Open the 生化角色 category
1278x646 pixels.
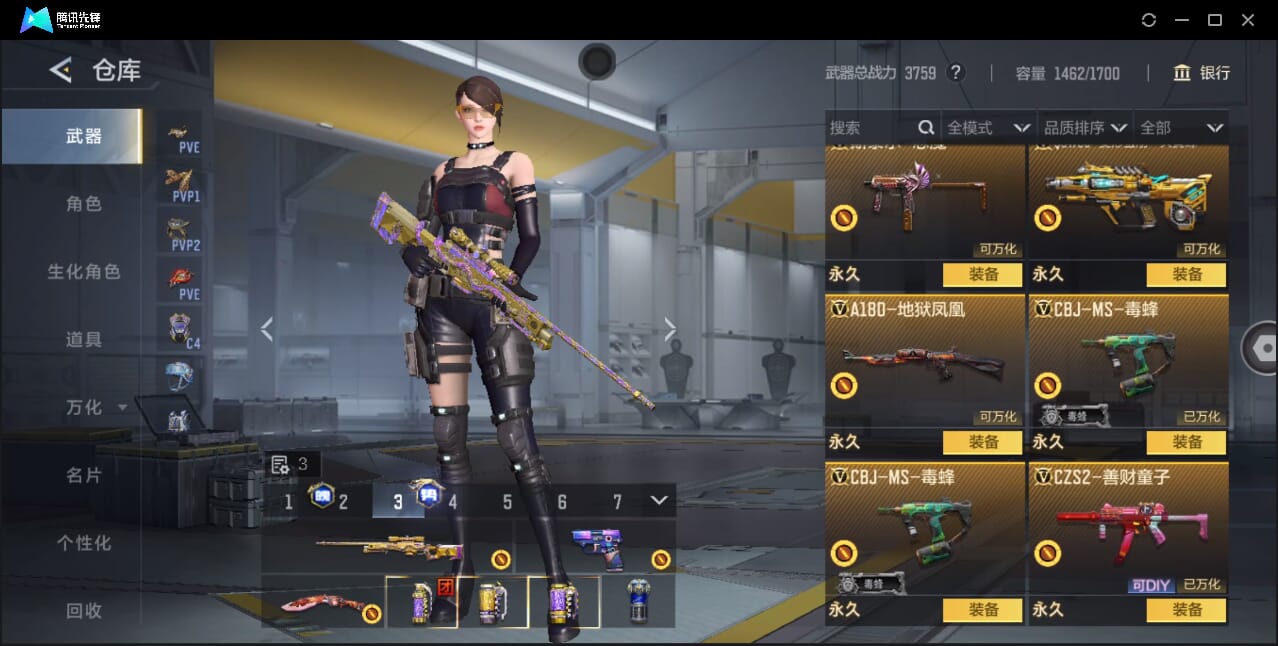point(84,272)
